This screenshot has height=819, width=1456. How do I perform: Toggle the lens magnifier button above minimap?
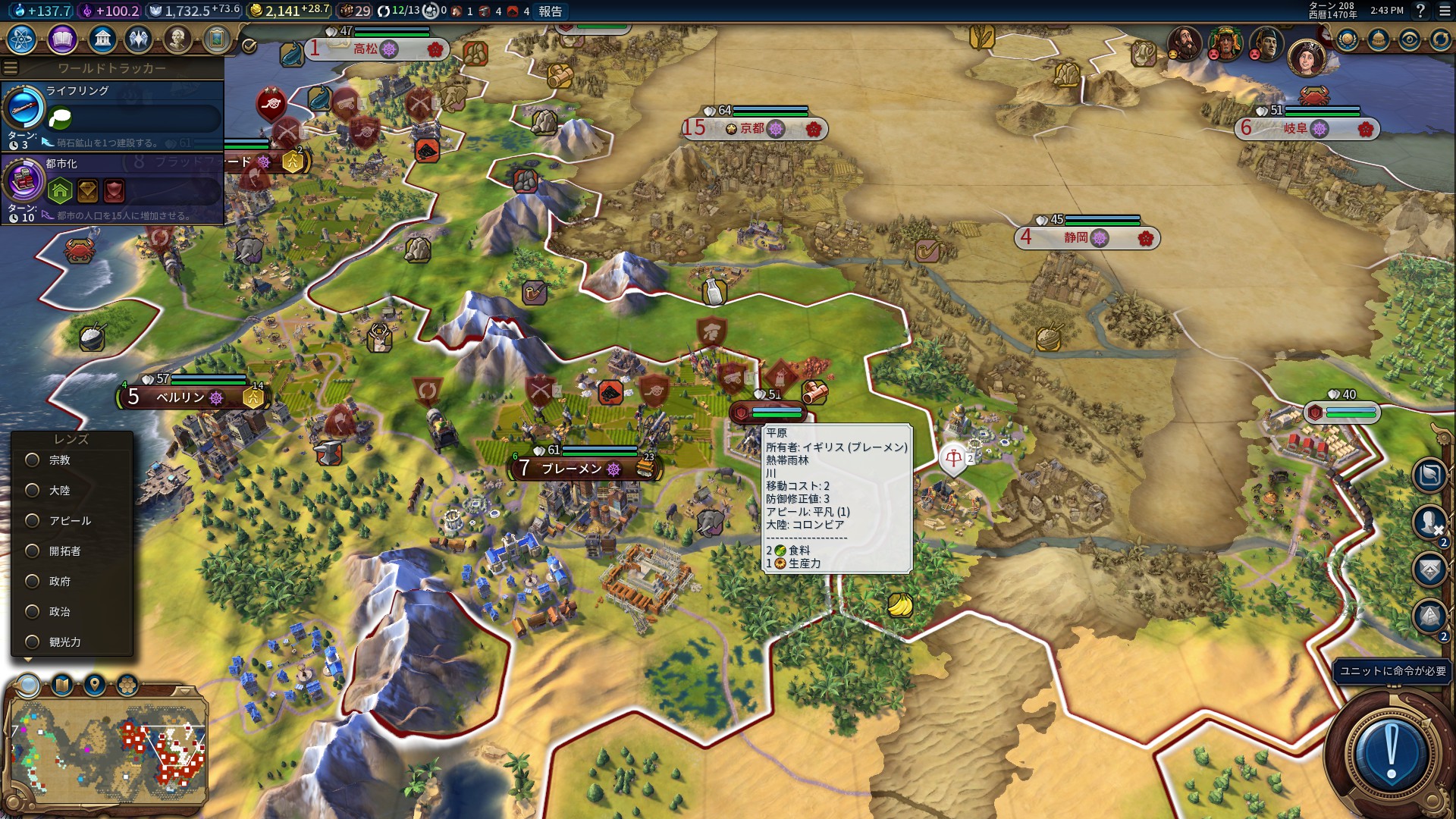click(x=29, y=686)
